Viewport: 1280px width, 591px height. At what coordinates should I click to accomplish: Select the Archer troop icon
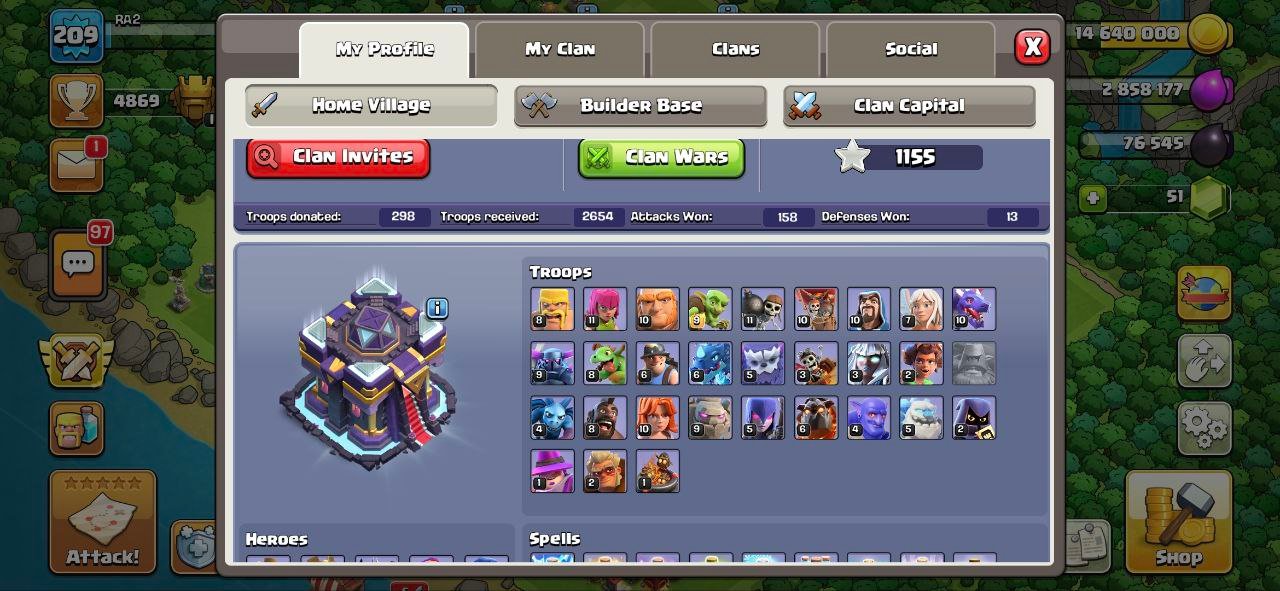pyautogui.click(x=605, y=309)
